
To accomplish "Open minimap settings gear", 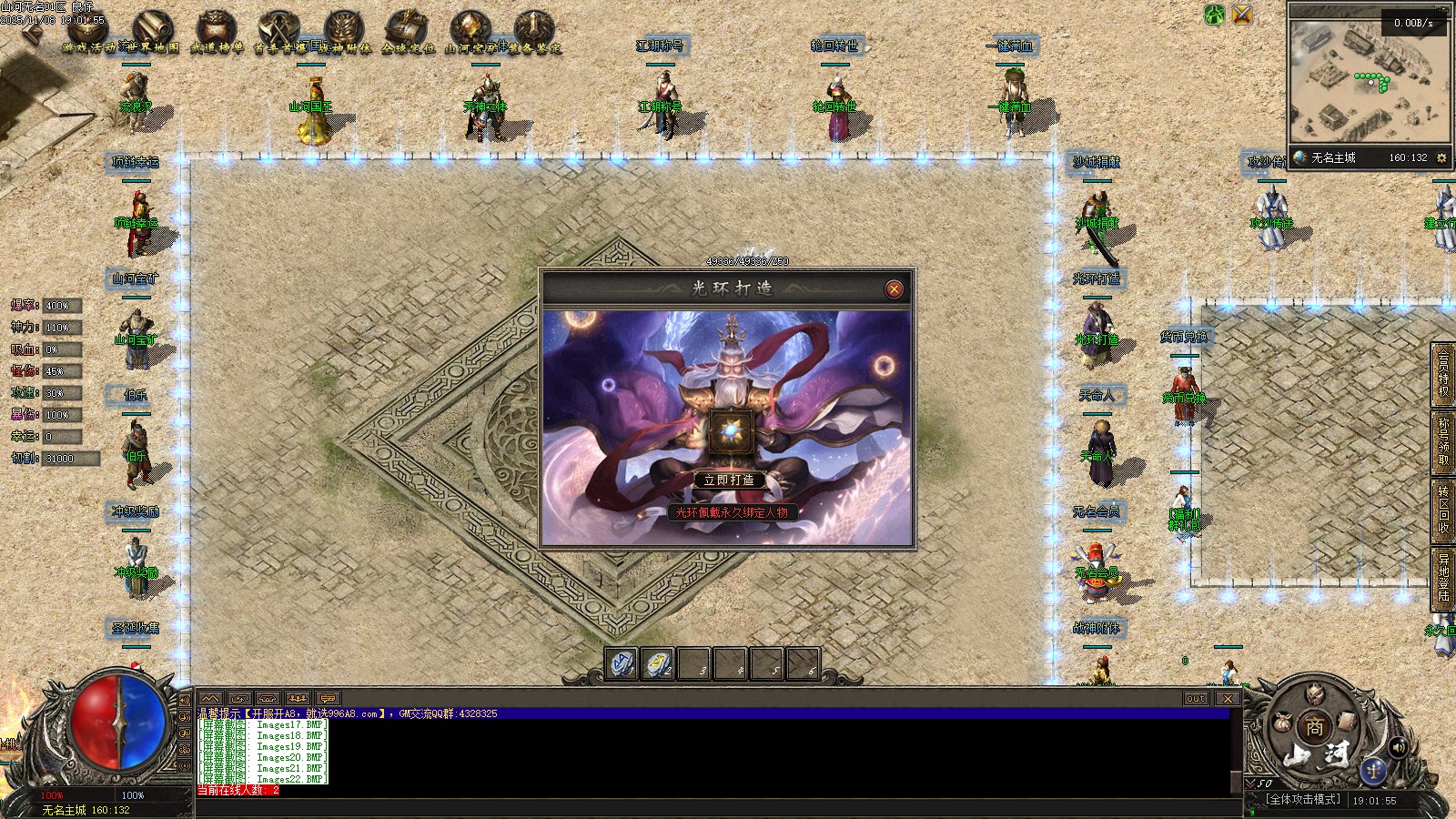I will pyautogui.click(x=1441, y=157).
